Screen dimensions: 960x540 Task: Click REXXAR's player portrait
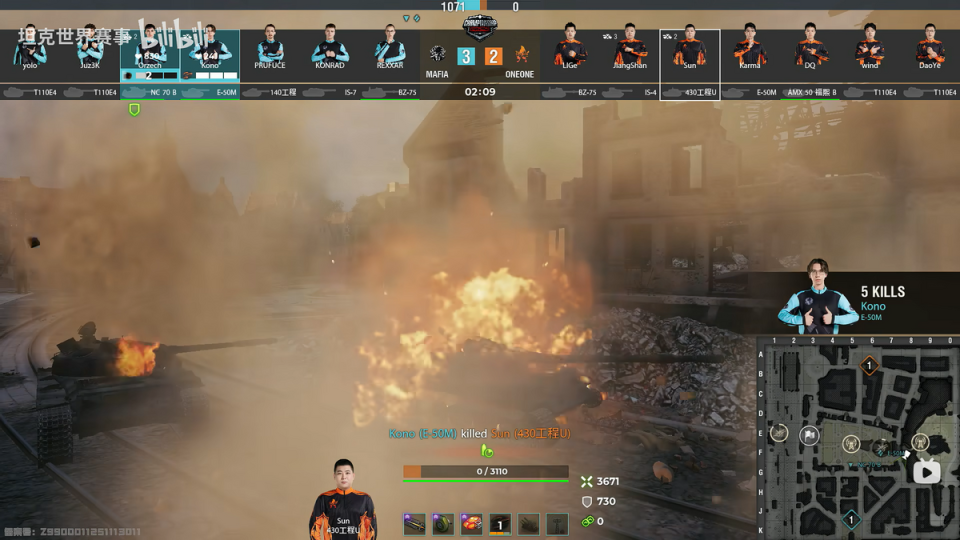(390, 50)
